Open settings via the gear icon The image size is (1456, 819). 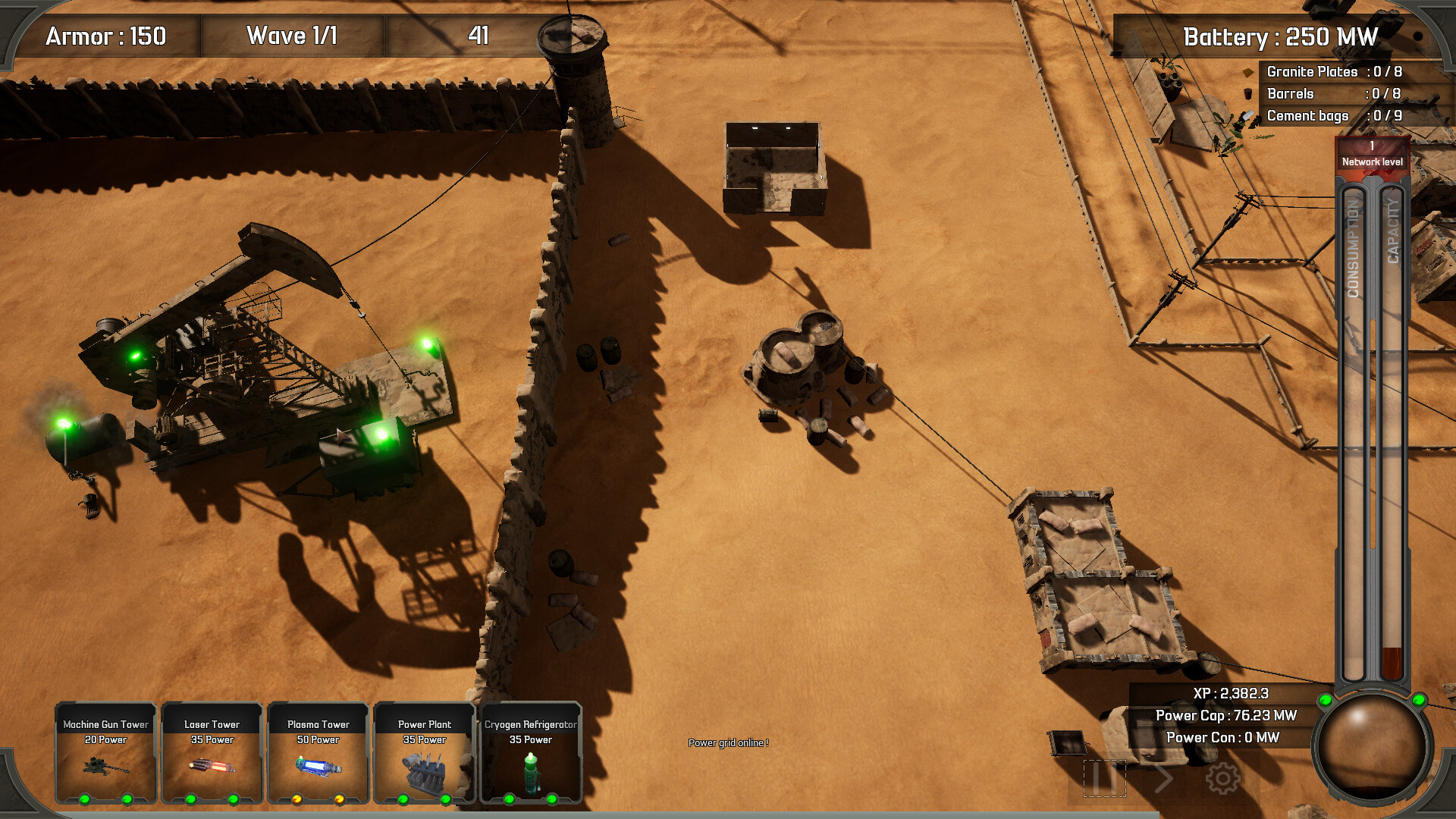(1222, 778)
